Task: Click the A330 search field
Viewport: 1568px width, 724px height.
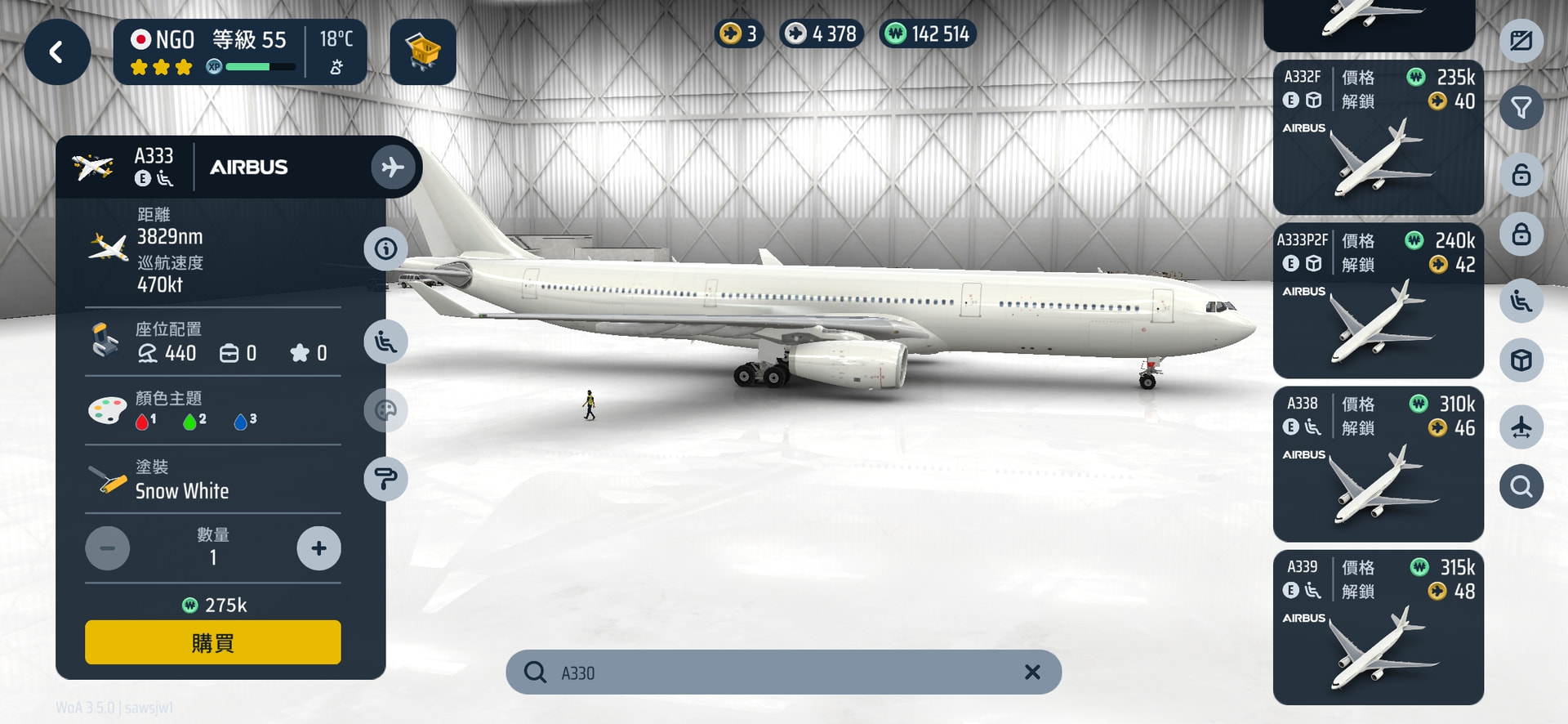Action: (x=776, y=673)
